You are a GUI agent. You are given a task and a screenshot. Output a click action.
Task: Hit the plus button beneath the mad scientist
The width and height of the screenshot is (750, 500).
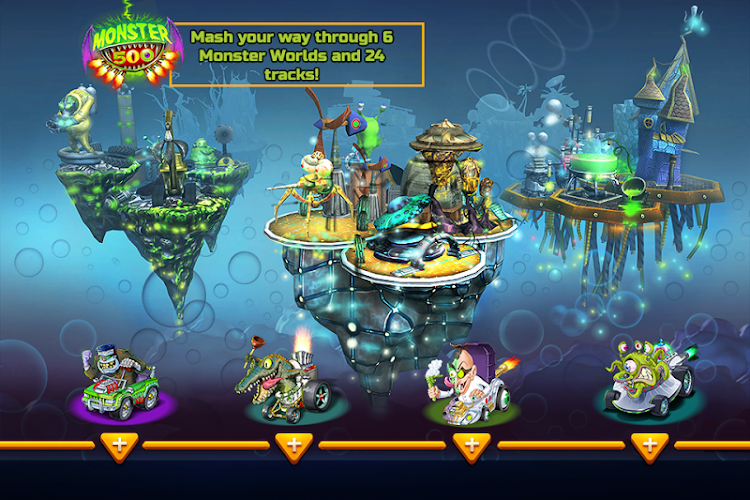470,445
